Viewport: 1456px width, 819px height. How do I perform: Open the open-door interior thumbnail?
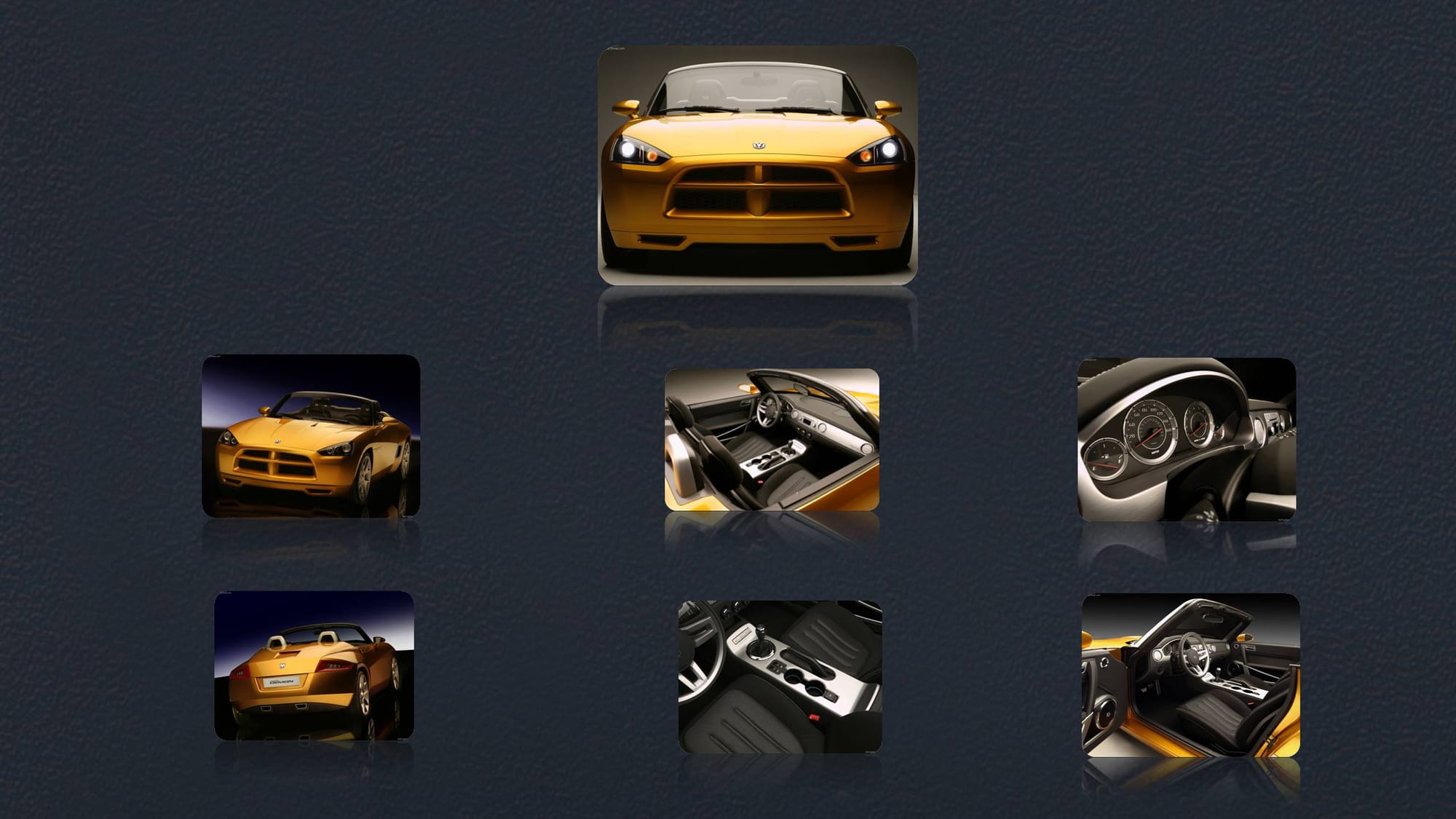click(1190, 676)
